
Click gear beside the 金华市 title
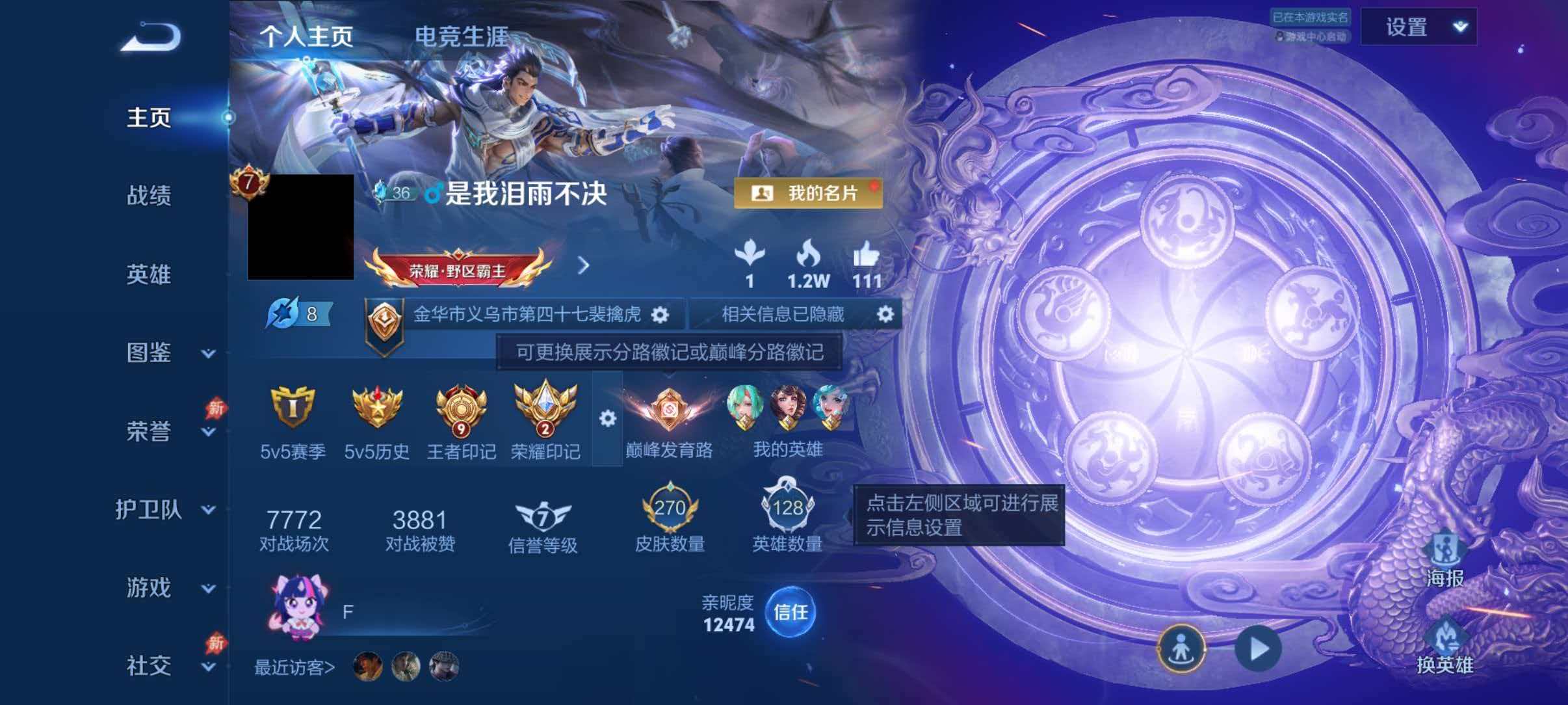click(x=662, y=313)
